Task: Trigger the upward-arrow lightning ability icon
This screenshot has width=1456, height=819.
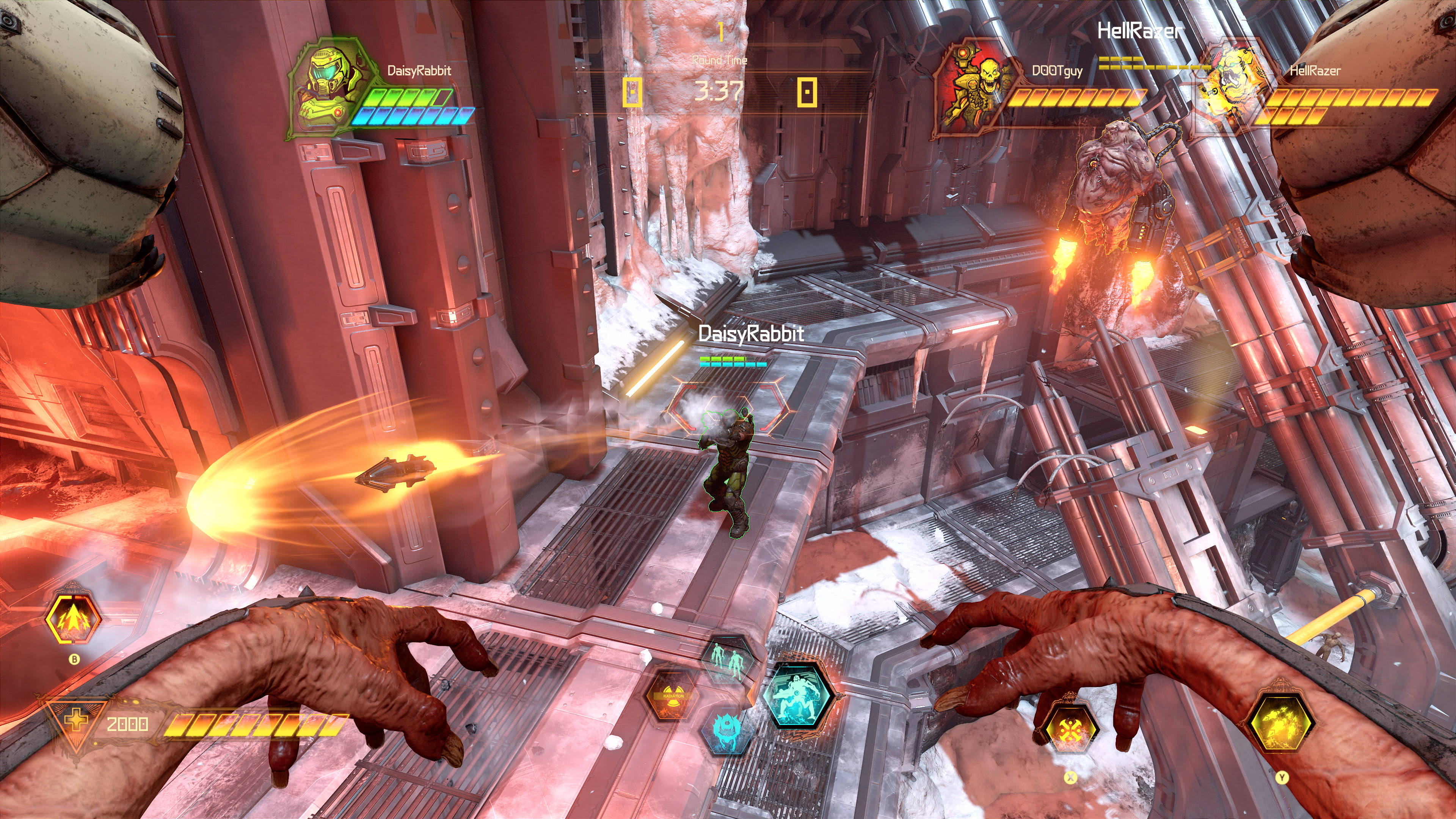Action: coord(73,619)
